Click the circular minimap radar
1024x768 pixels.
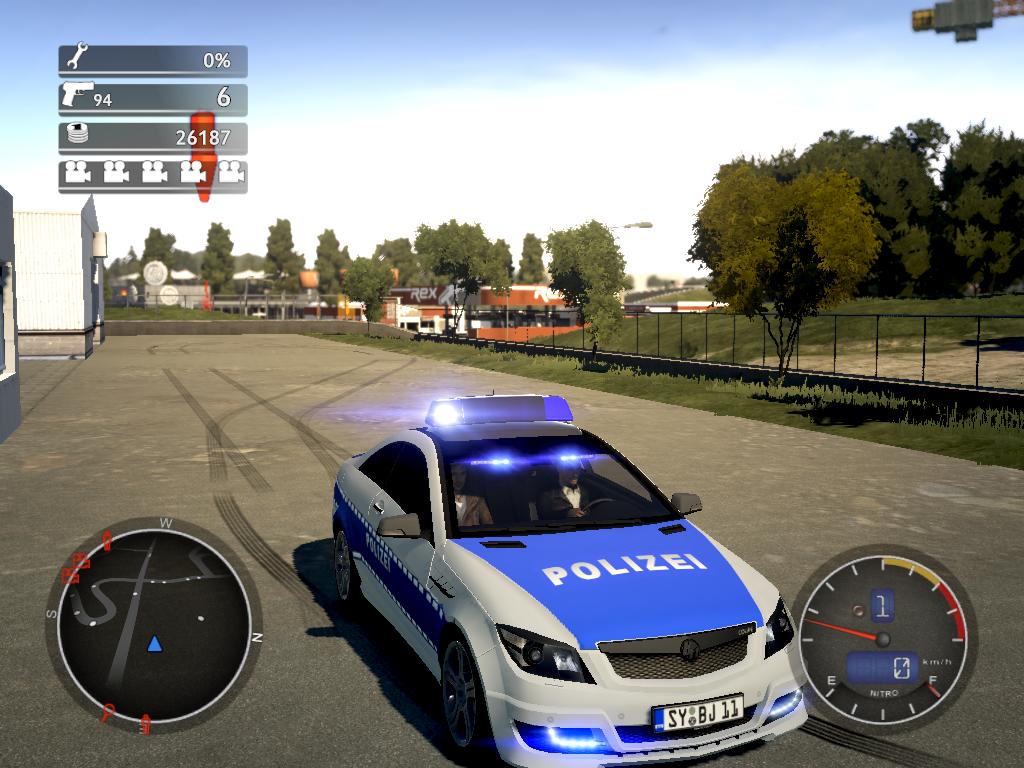tap(153, 623)
